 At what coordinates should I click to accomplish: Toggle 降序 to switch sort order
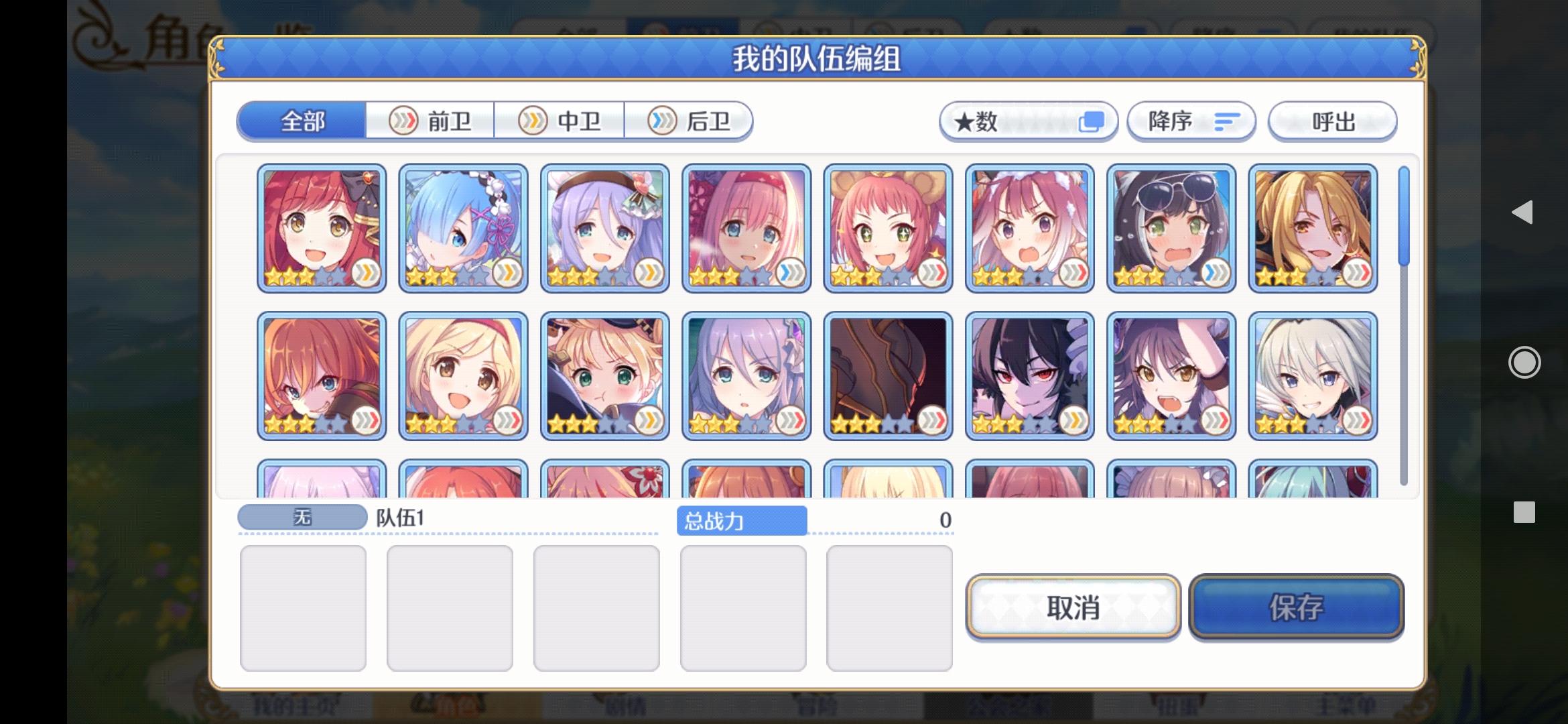[1191, 121]
